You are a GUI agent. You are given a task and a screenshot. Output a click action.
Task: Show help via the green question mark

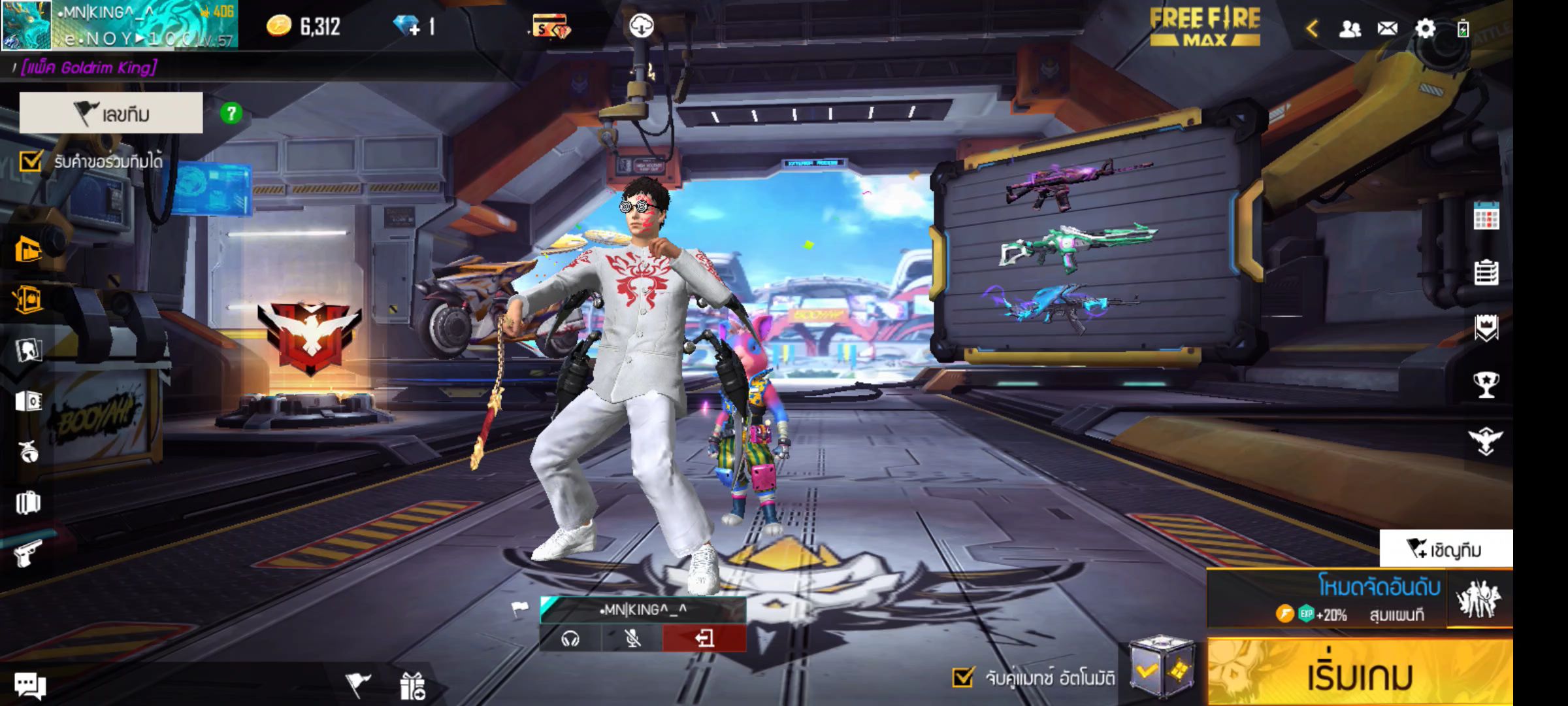231,114
